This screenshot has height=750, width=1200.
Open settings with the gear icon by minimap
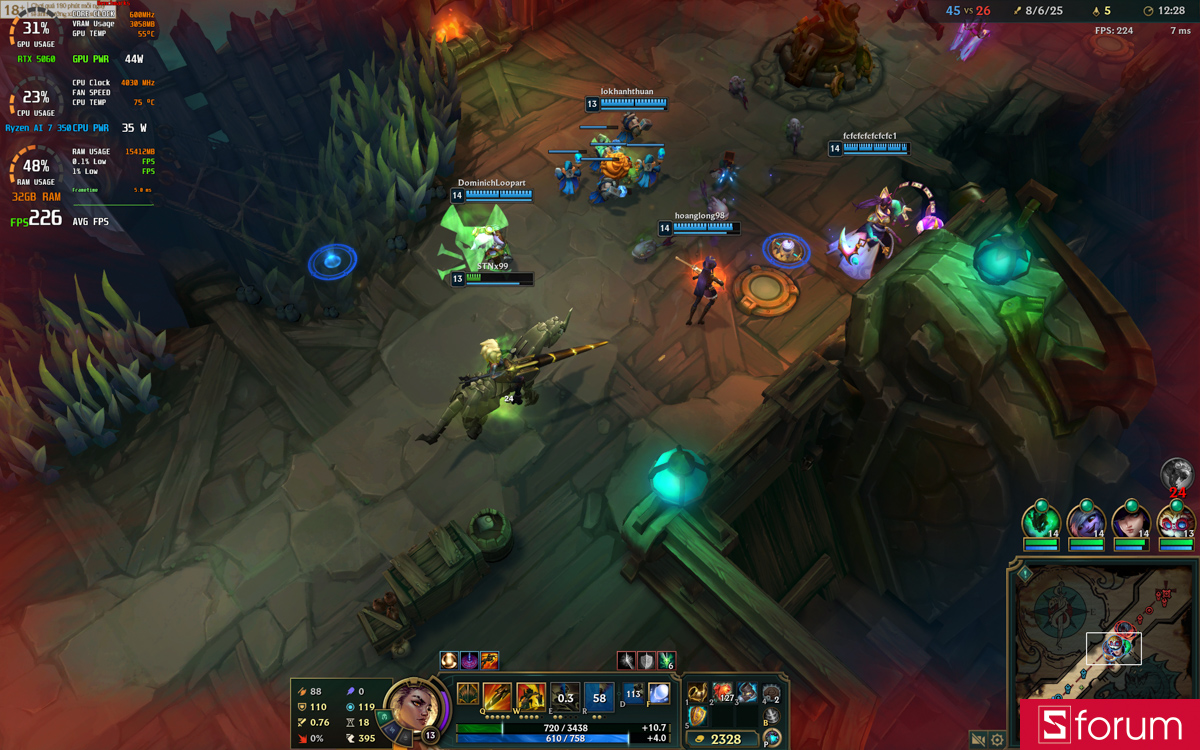(997, 740)
